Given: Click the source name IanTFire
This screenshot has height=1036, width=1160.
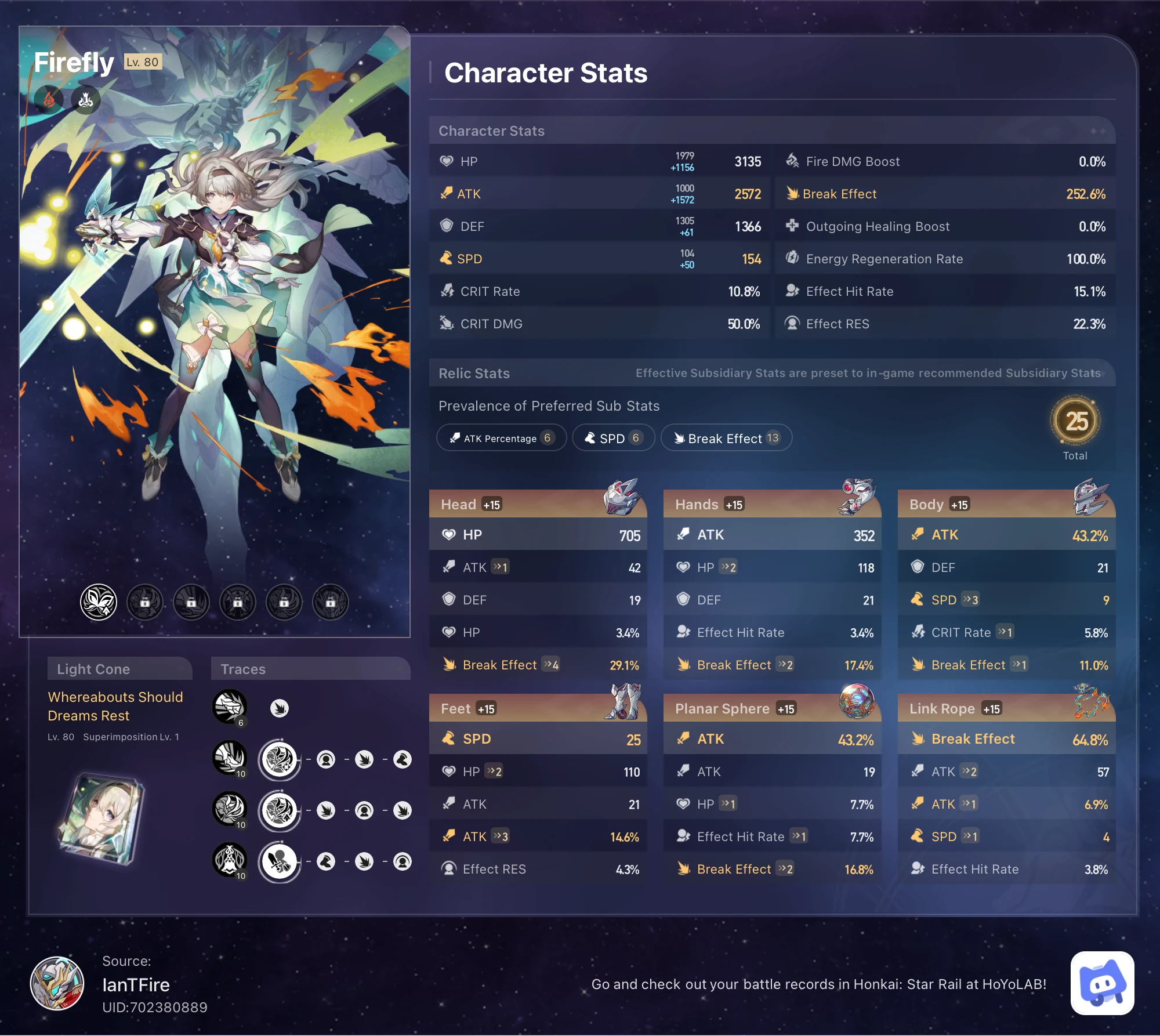Looking at the screenshot, I should click(136, 984).
